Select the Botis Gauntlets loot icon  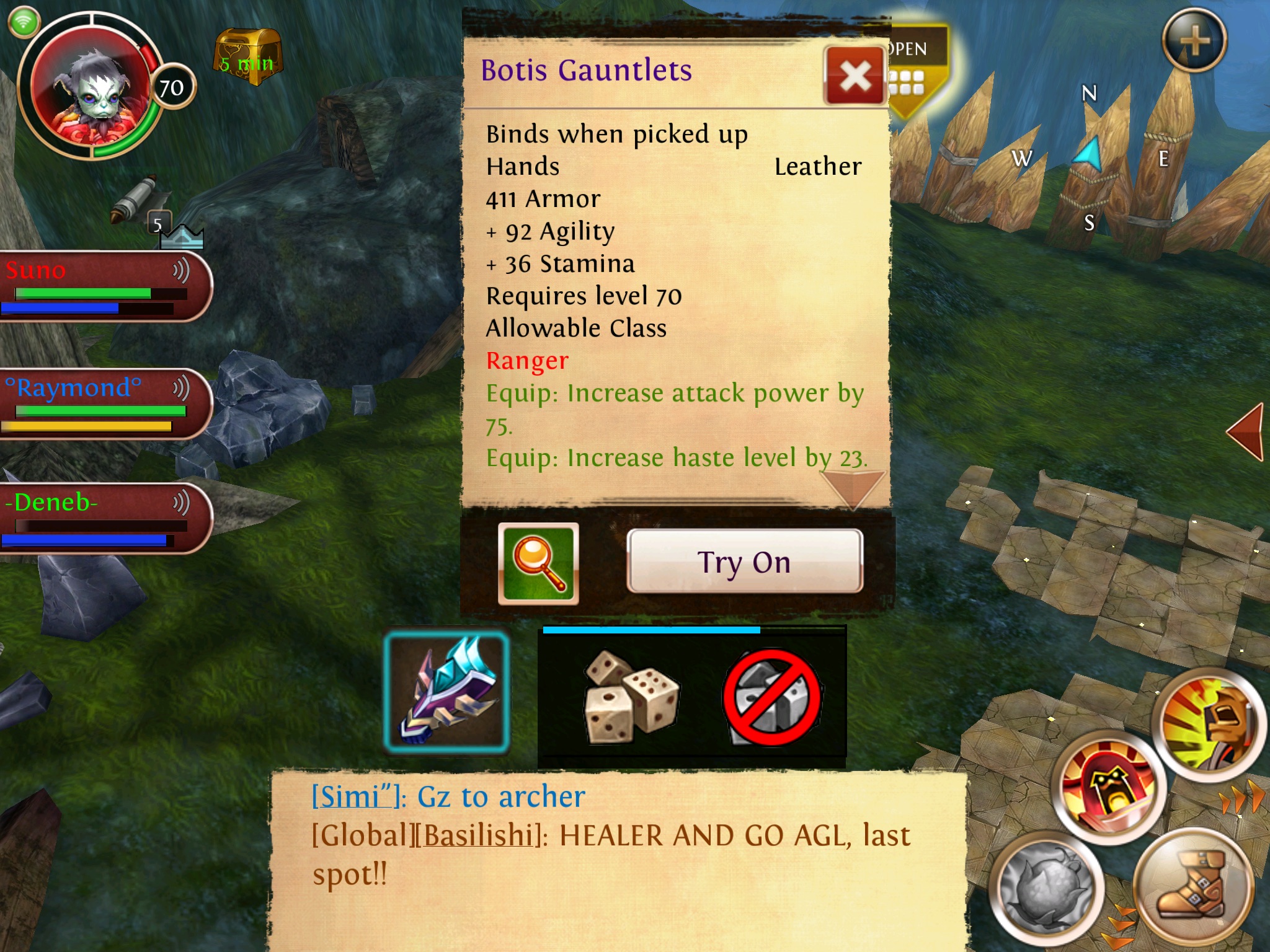coord(446,692)
